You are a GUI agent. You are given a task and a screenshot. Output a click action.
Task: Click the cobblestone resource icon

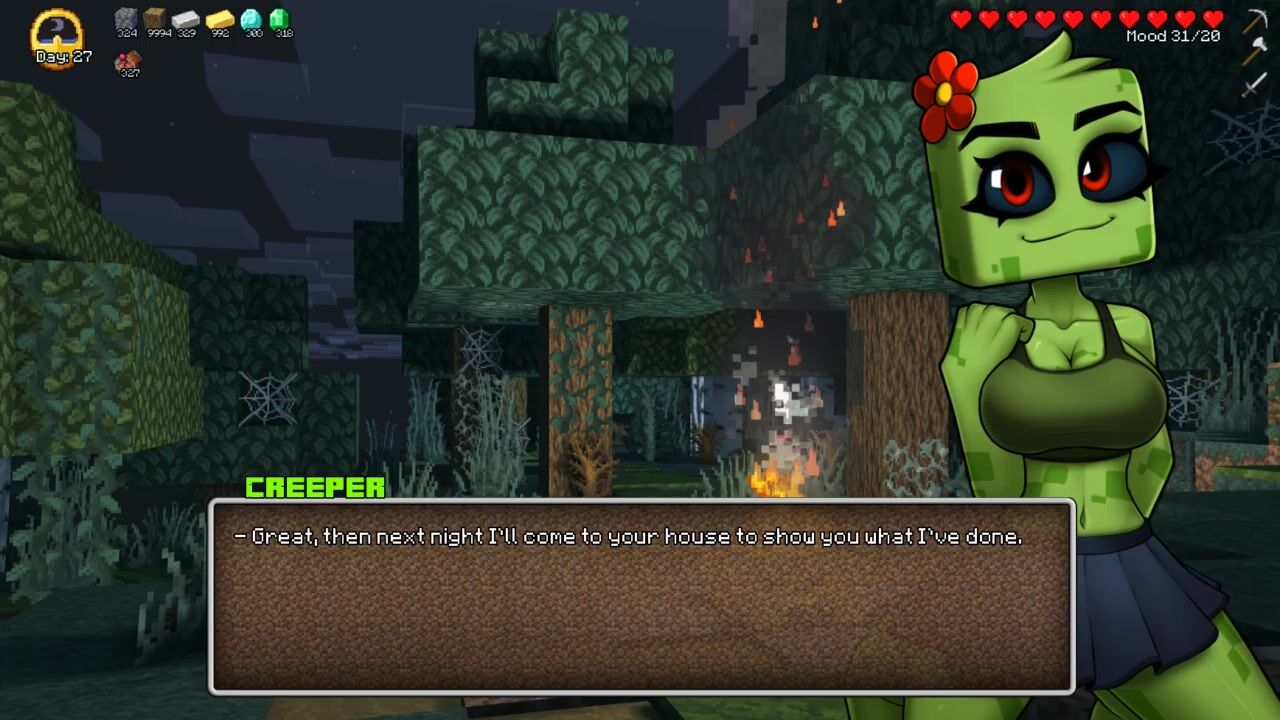click(x=126, y=19)
